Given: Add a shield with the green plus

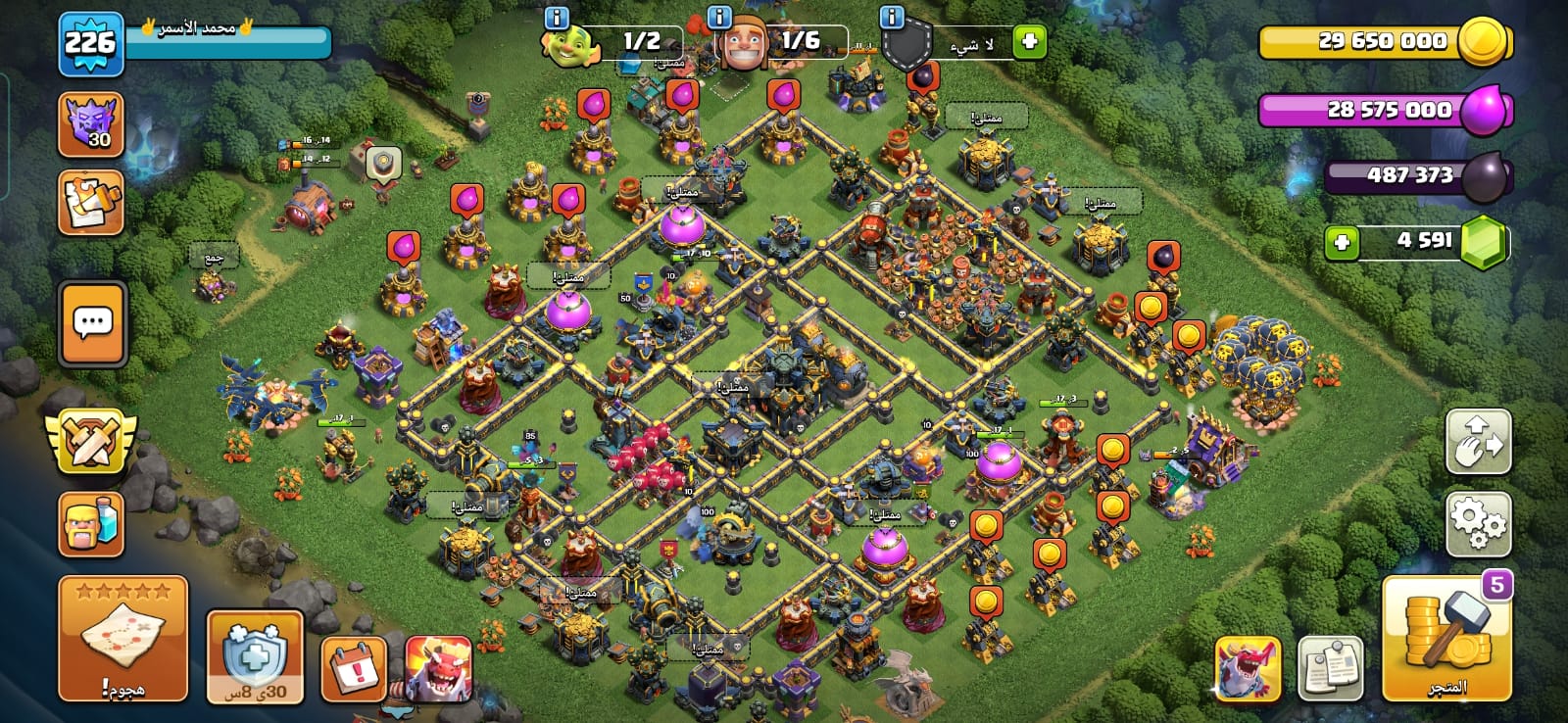Looking at the screenshot, I should coord(1029,41).
